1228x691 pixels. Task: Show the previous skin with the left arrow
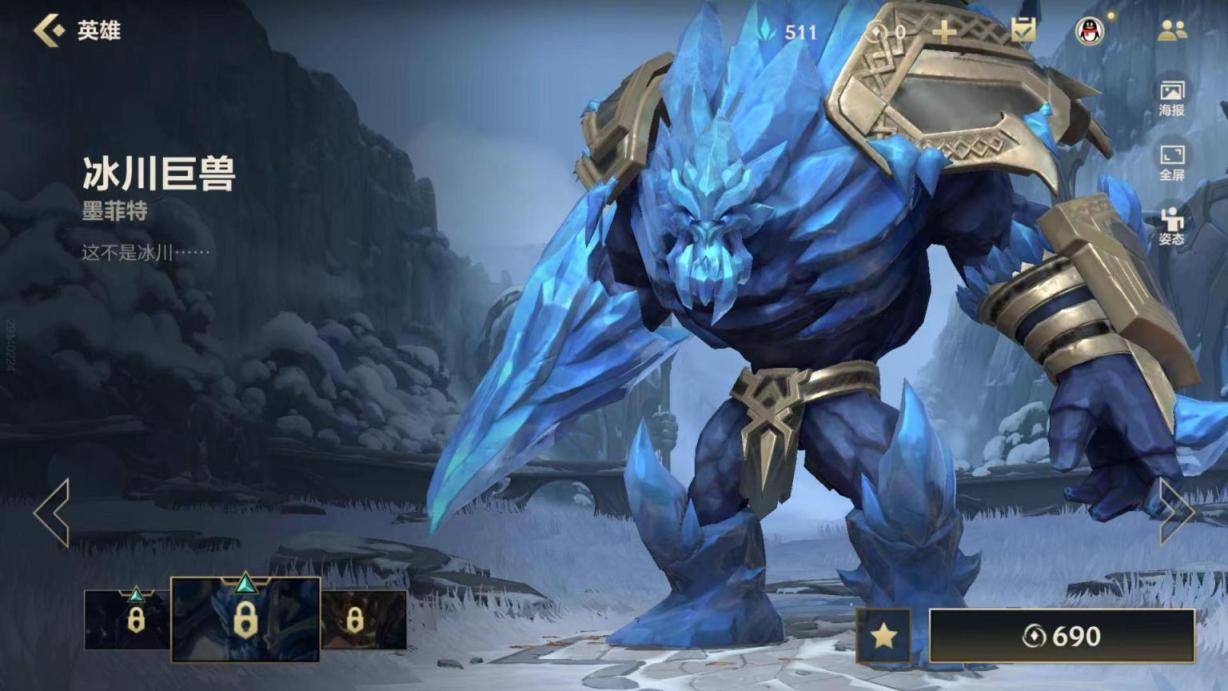coord(51,512)
